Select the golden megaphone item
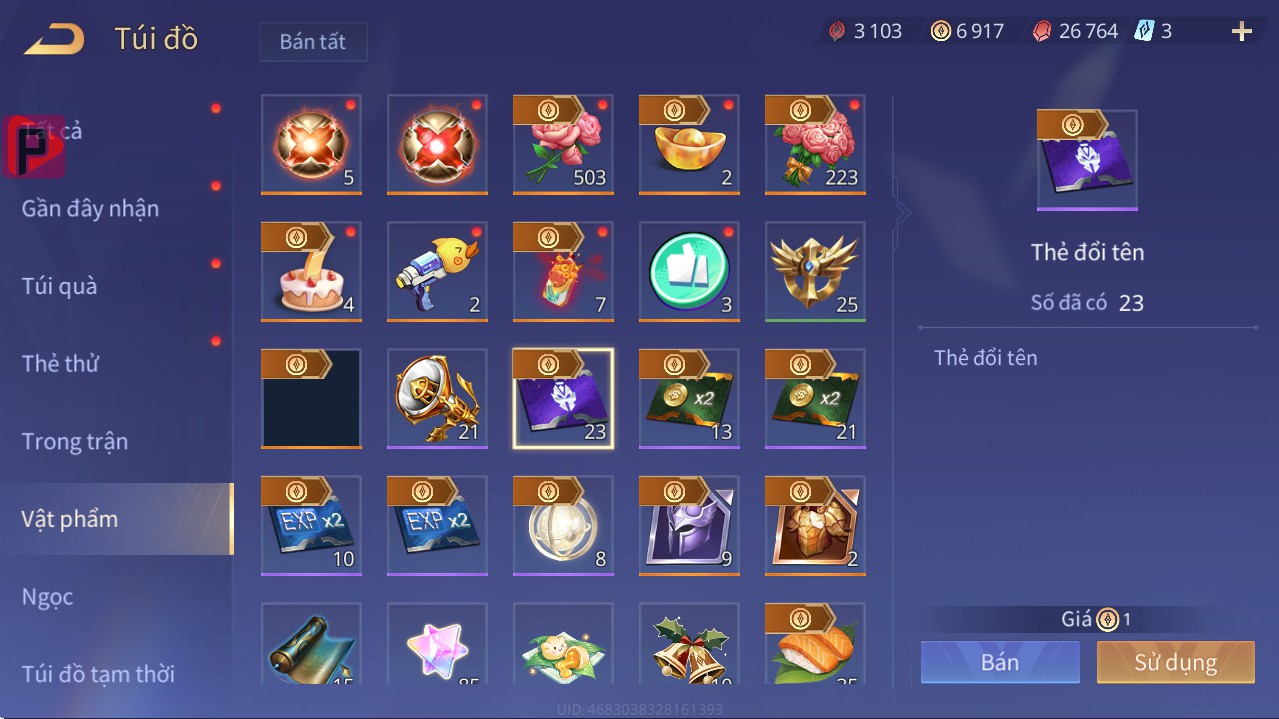This screenshot has width=1279, height=719. (437, 398)
